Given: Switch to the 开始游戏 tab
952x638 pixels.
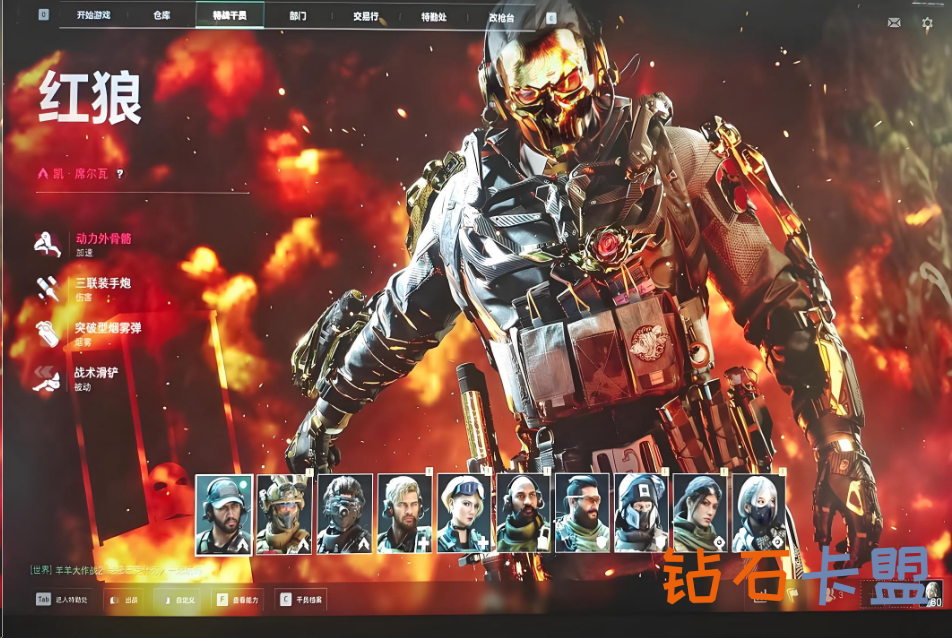Looking at the screenshot, I should [93, 16].
